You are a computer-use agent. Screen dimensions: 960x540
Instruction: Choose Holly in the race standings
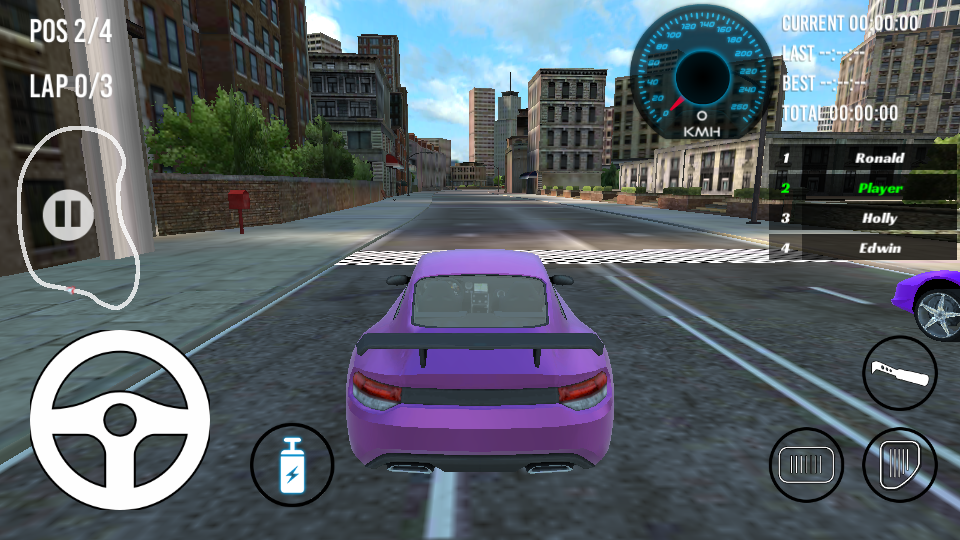(x=865, y=218)
